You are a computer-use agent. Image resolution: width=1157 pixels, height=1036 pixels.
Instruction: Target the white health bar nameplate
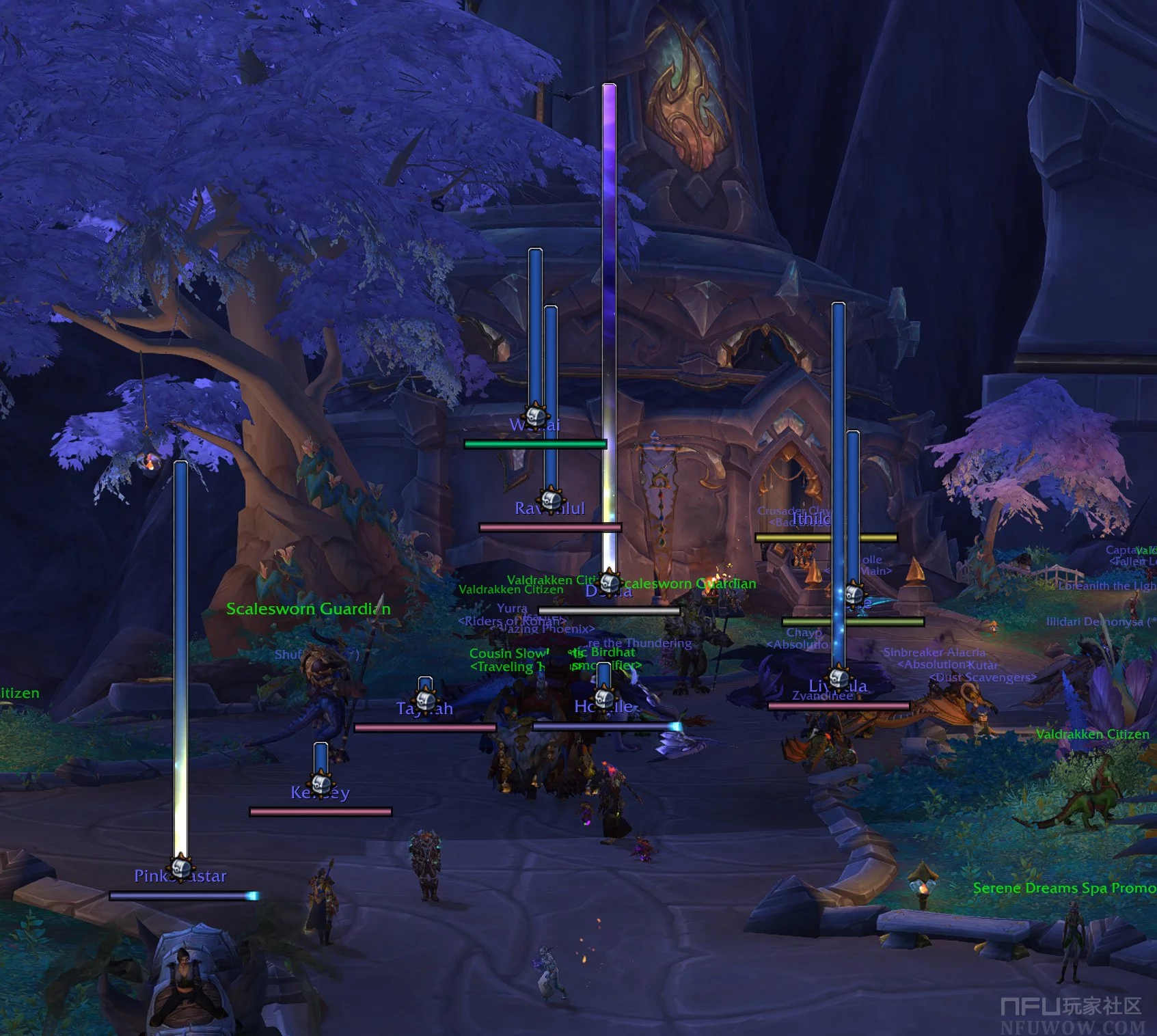[x=609, y=611]
